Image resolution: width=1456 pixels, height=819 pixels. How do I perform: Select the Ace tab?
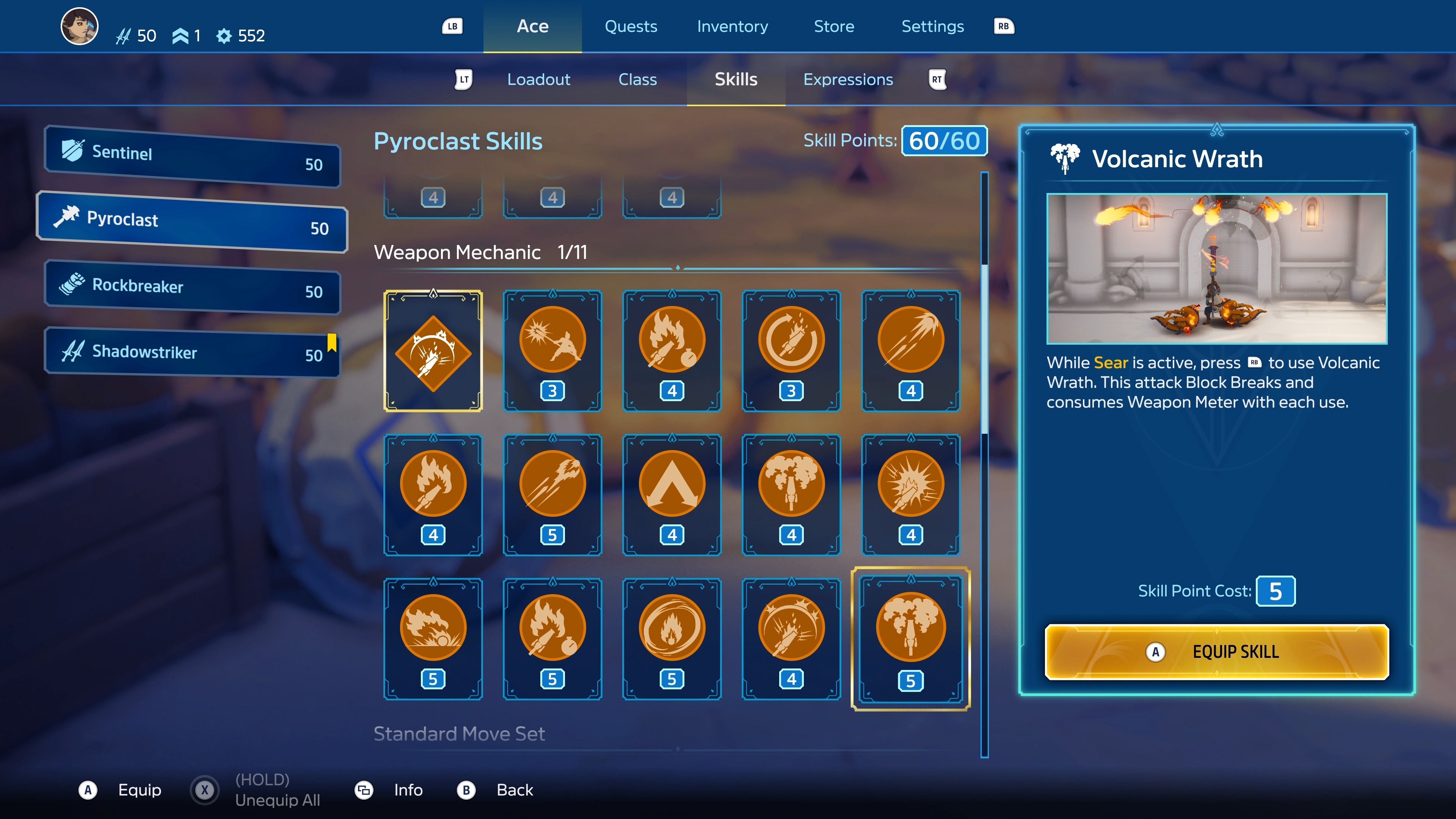coord(532,27)
